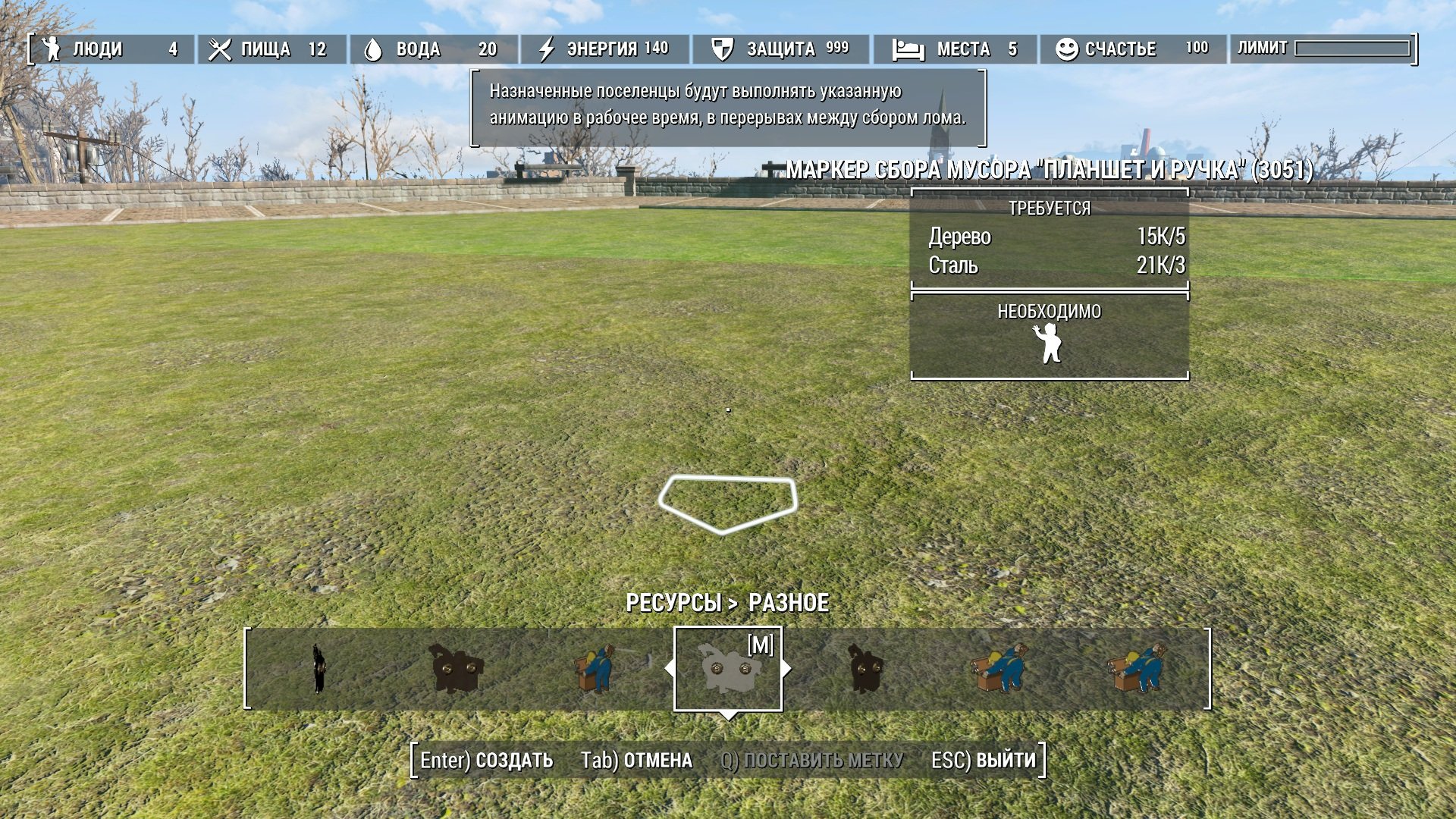Click the greyed ПОСТАВИТЬ МЕТКУ option
Image resolution: width=1456 pixels, height=819 pixels.
point(811,760)
